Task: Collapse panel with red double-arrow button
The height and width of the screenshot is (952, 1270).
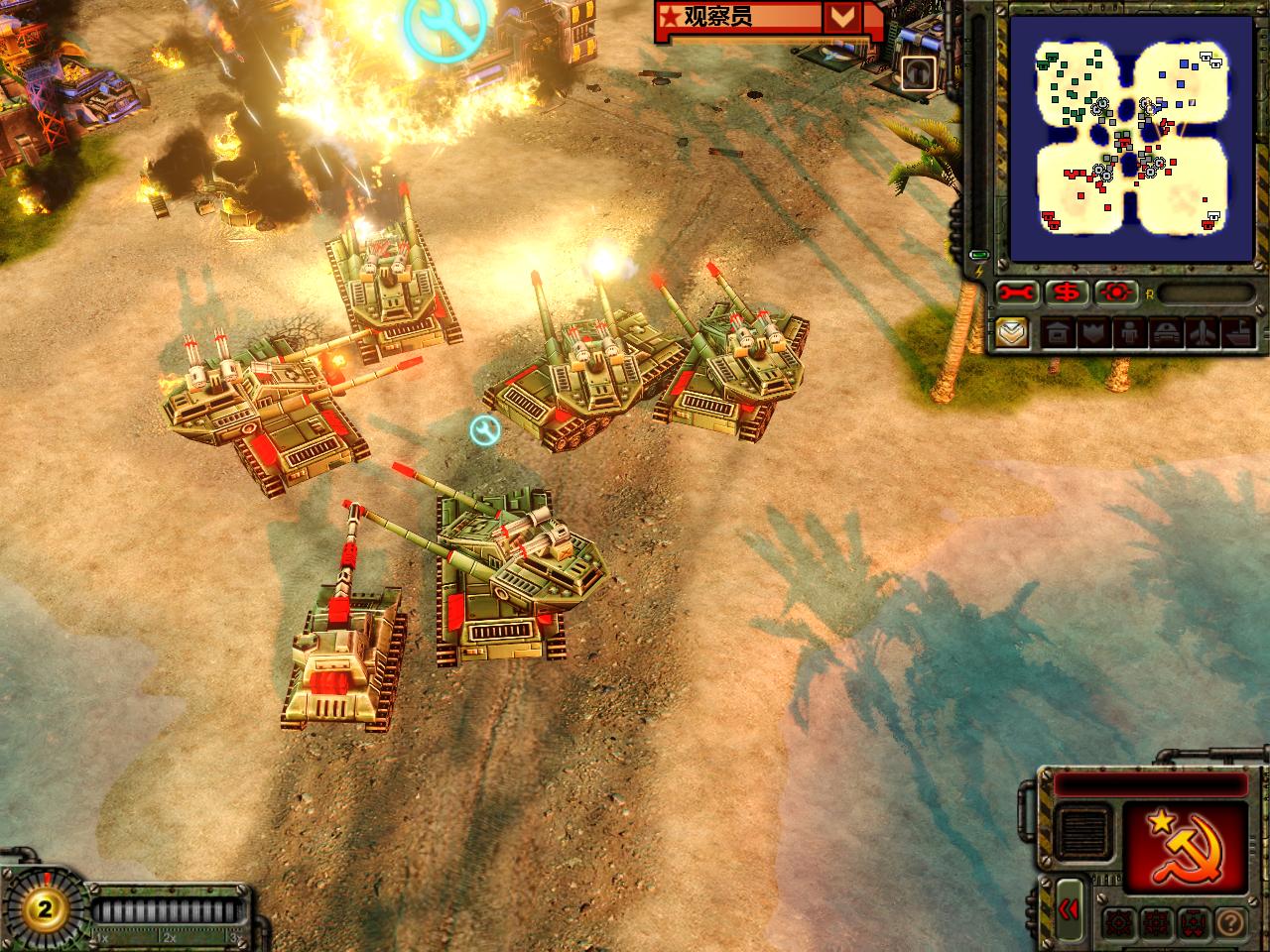Action: (x=1070, y=909)
